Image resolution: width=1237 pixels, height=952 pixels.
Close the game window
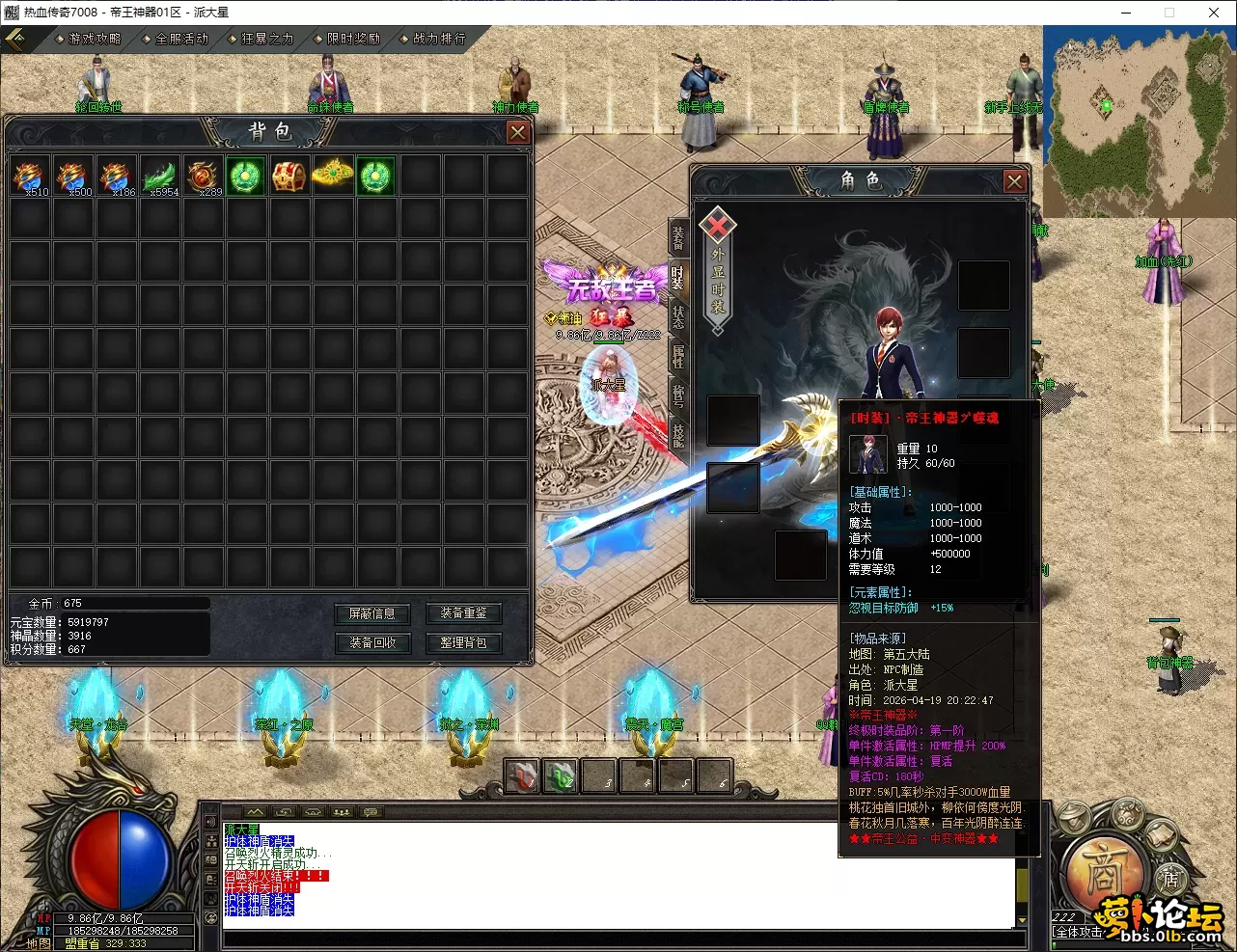(1214, 13)
